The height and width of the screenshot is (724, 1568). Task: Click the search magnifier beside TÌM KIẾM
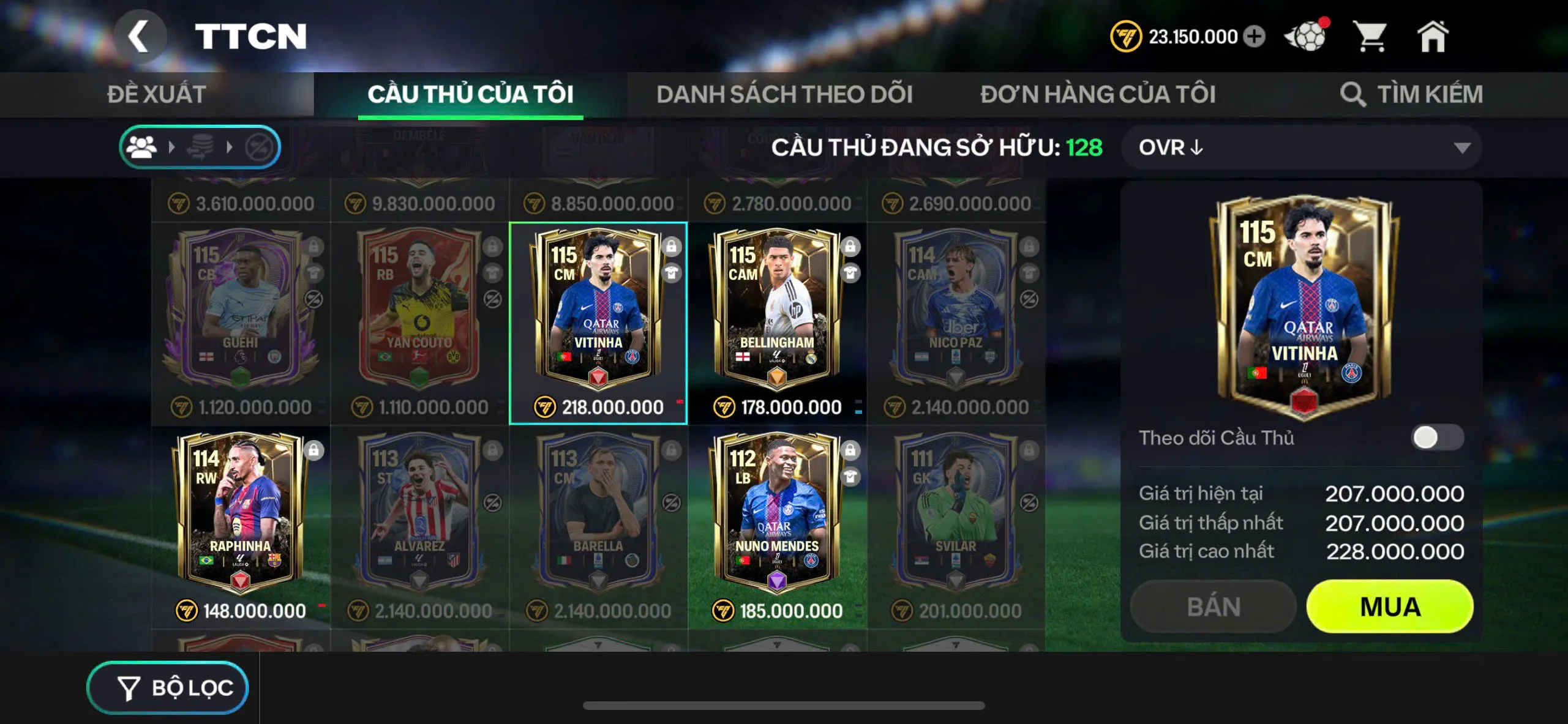(x=1353, y=94)
